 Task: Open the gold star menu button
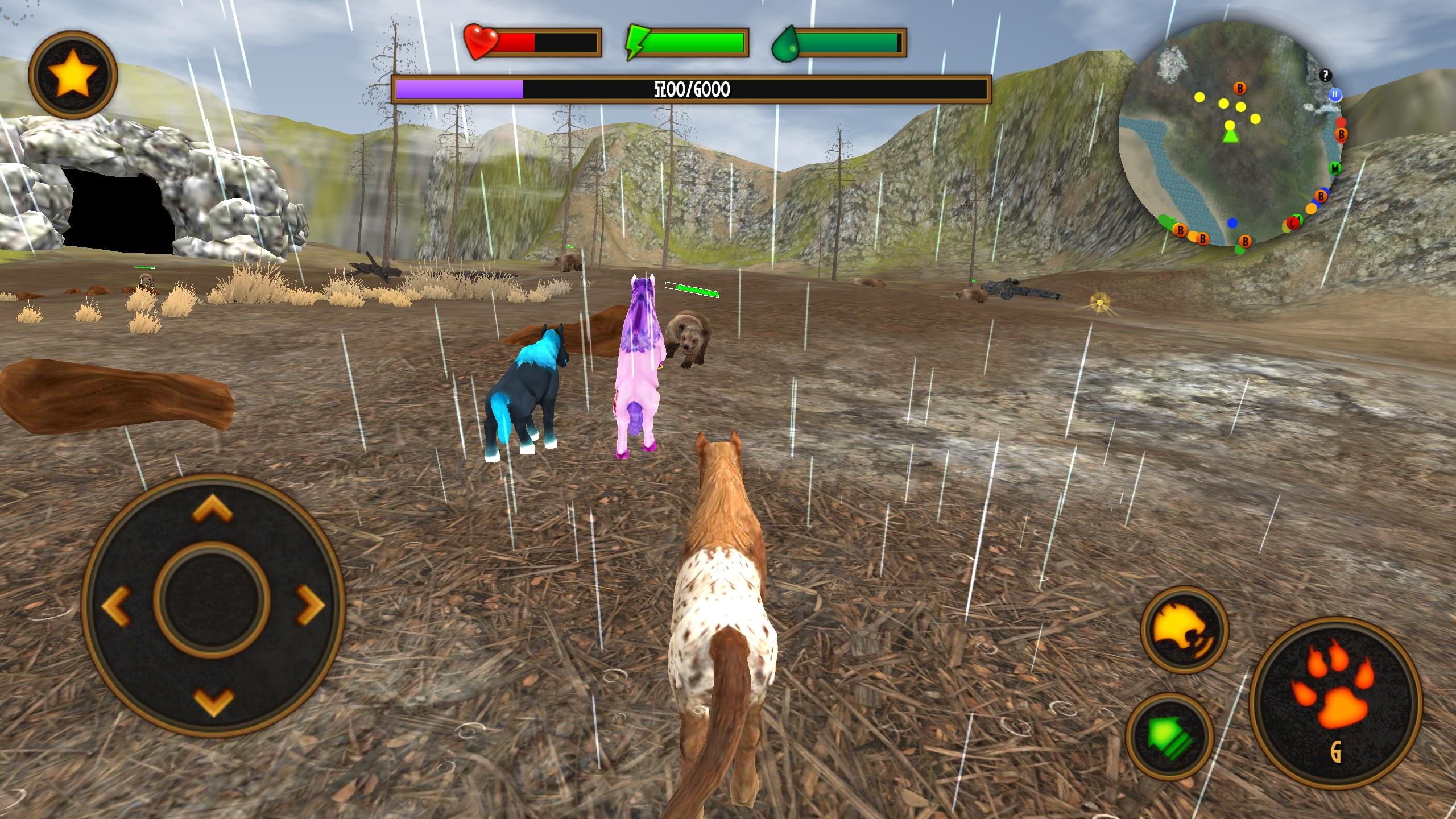coord(73,75)
